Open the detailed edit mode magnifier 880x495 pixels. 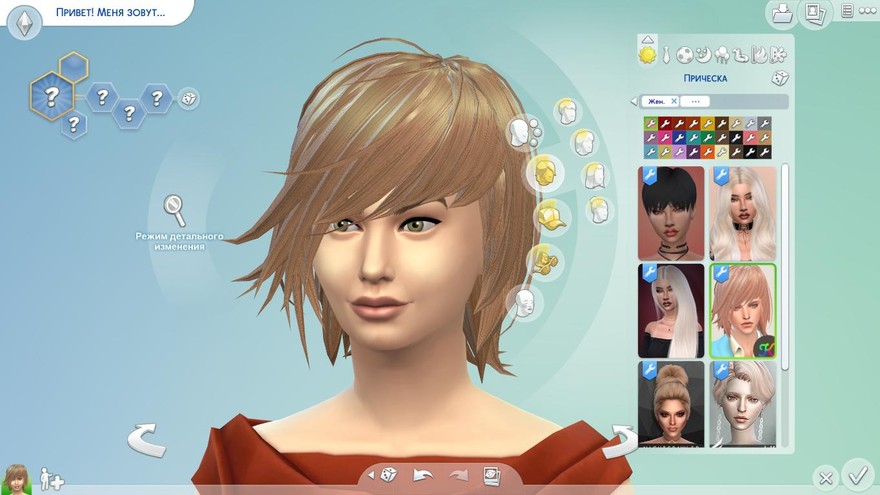pos(175,209)
